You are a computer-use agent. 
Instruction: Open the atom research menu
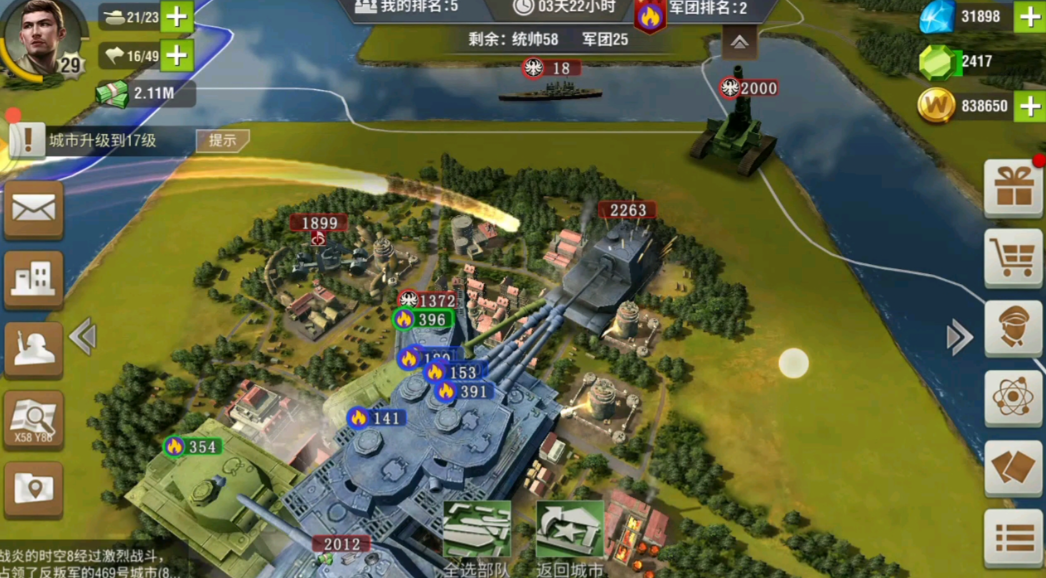click(1013, 397)
